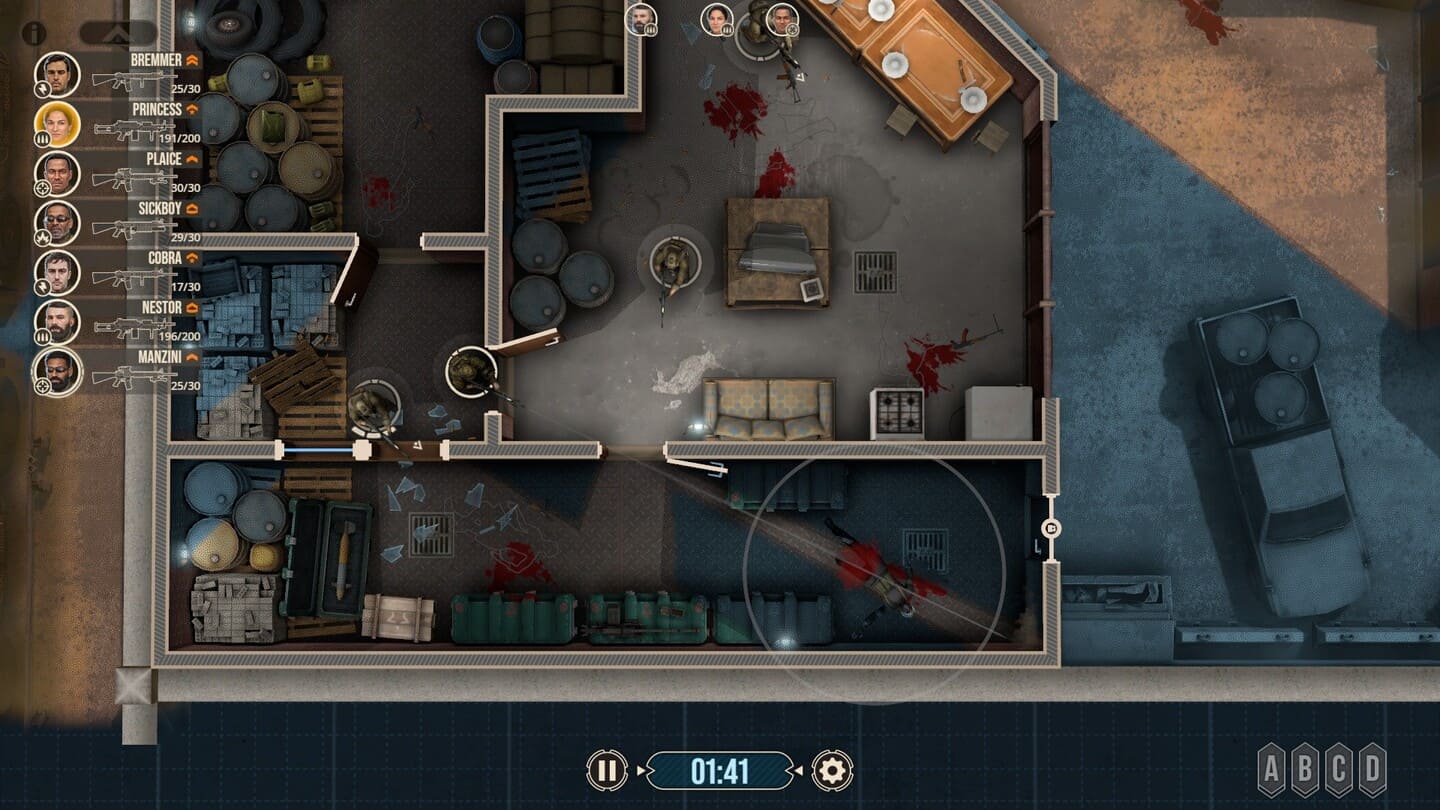The image size is (1440, 810).
Task: Trigger go-code A
Action: click(1272, 770)
